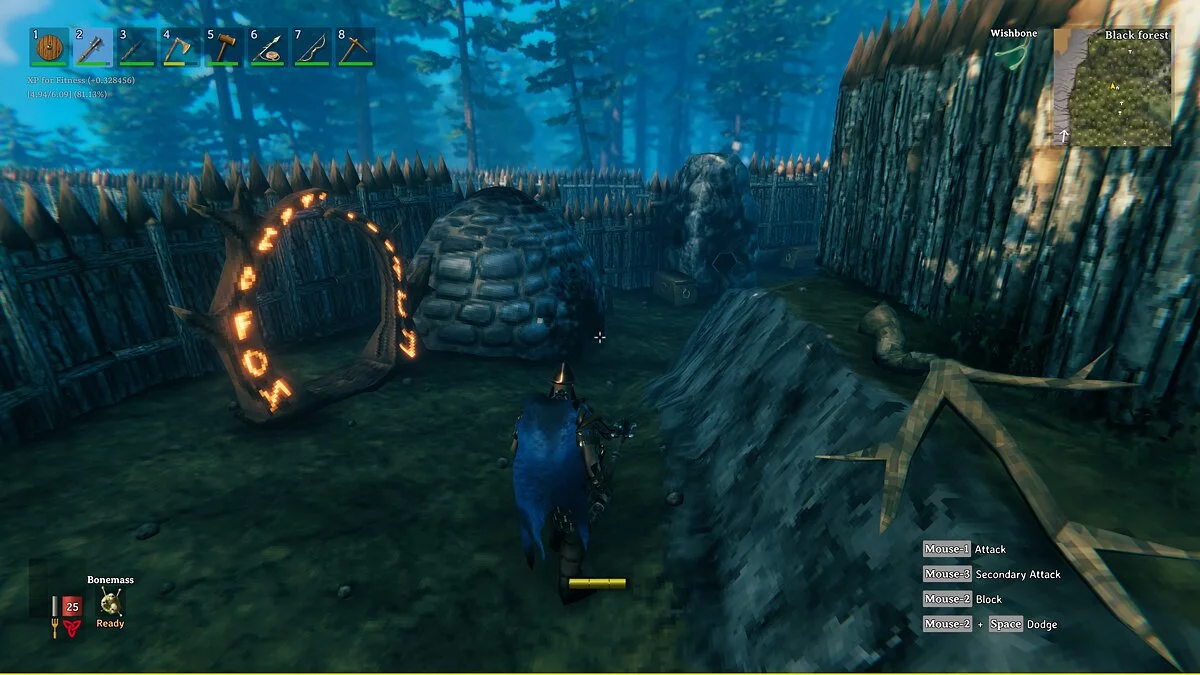Open the Black forest minimap
The height and width of the screenshot is (675, 1200).
[1113, 87]
